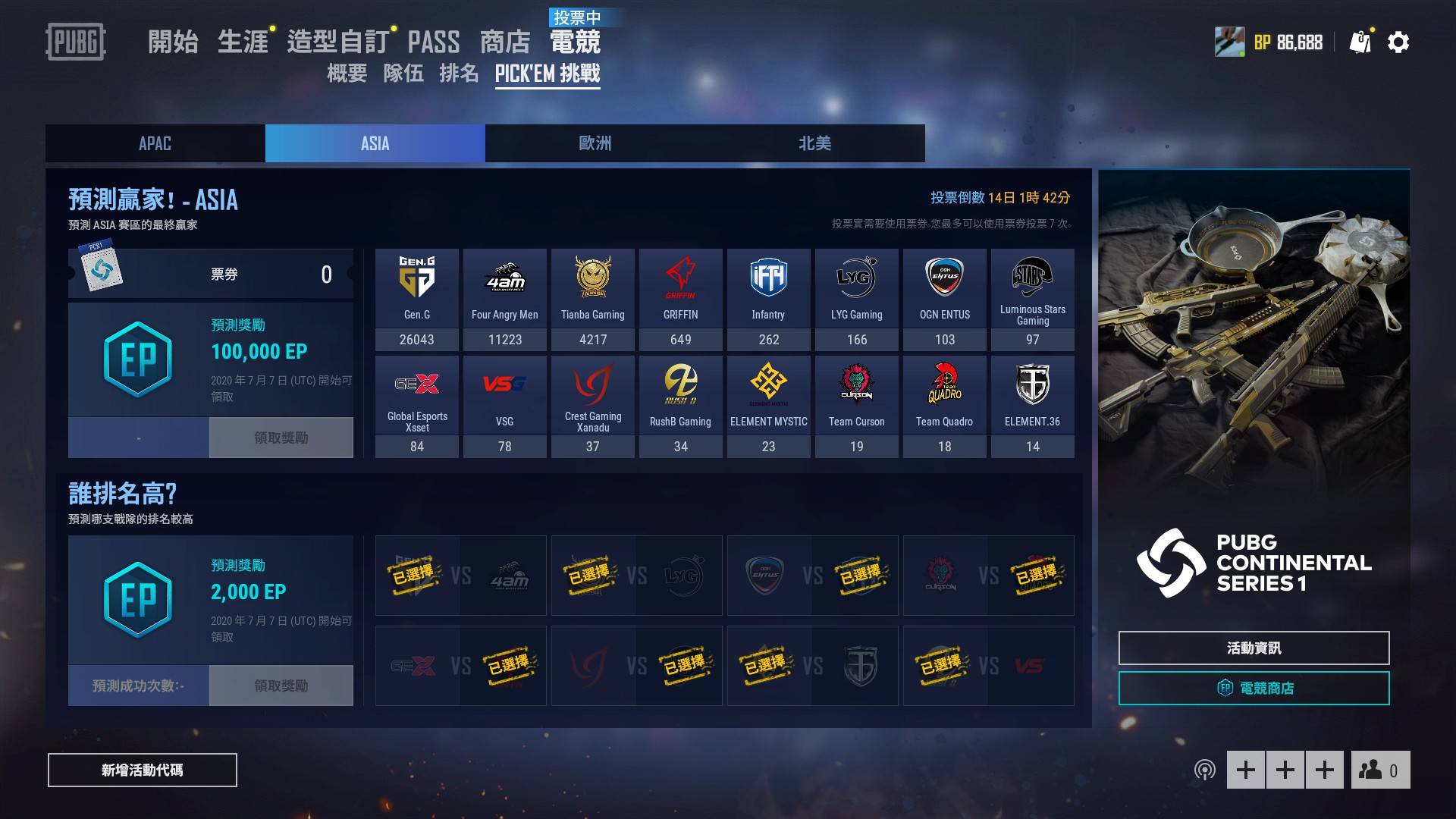Switch to the 歐洲 region tab
Image resolution: width=1456 pixels, height=819 pixels.
[x=595, y=143]
